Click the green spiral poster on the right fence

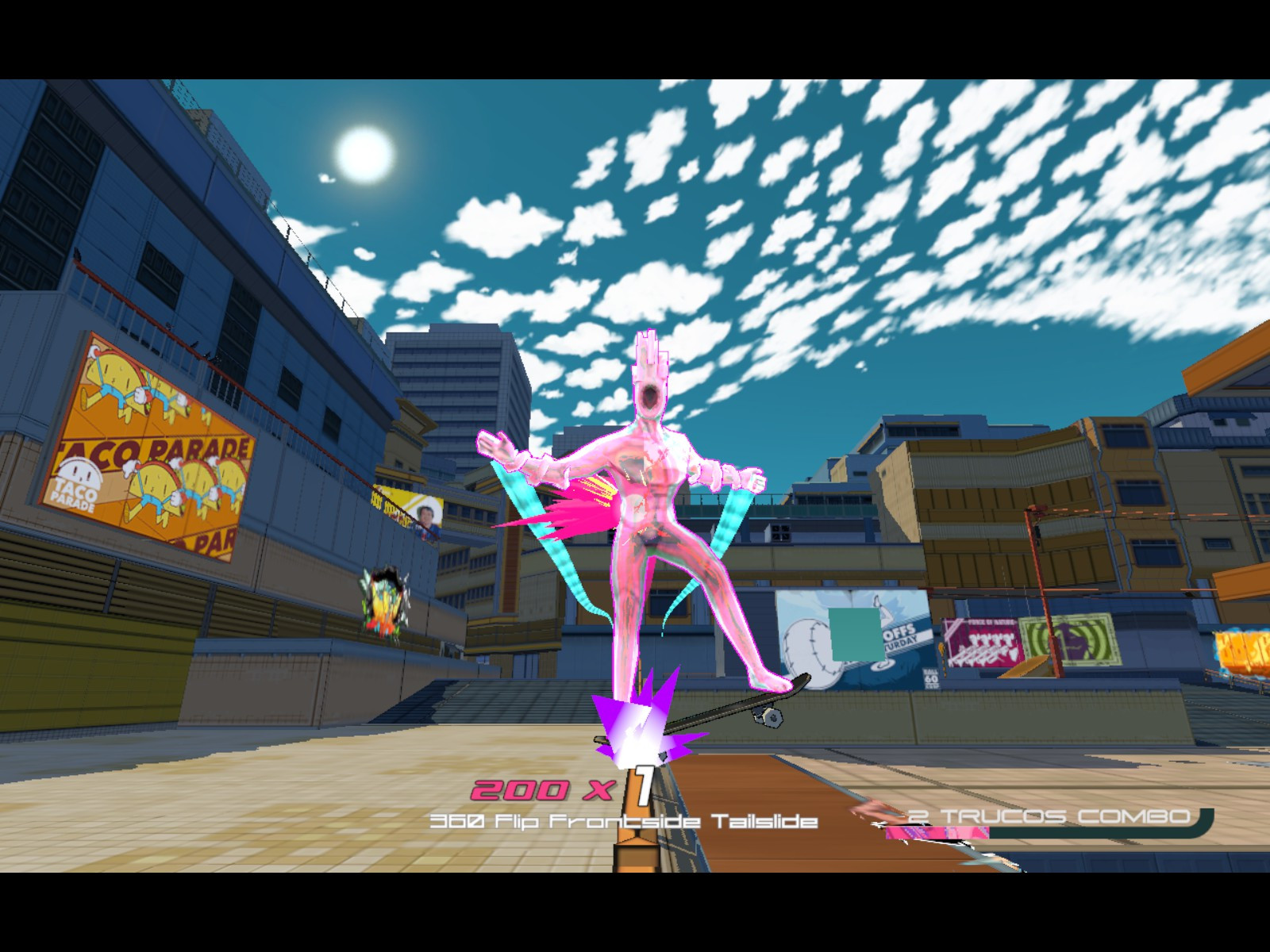(x=1072, y=639)
